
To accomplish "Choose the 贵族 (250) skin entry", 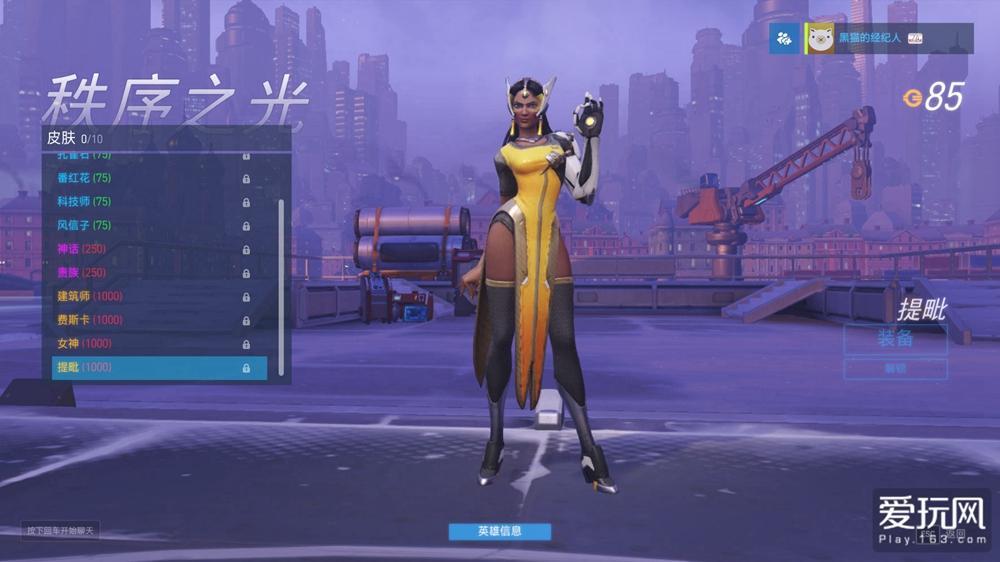I will coord(150,272).
